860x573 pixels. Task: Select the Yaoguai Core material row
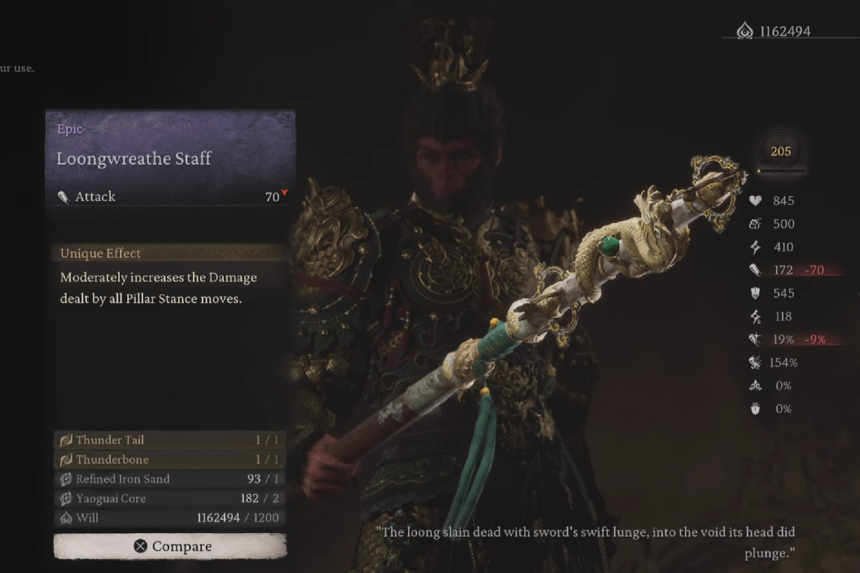point(170,498)
